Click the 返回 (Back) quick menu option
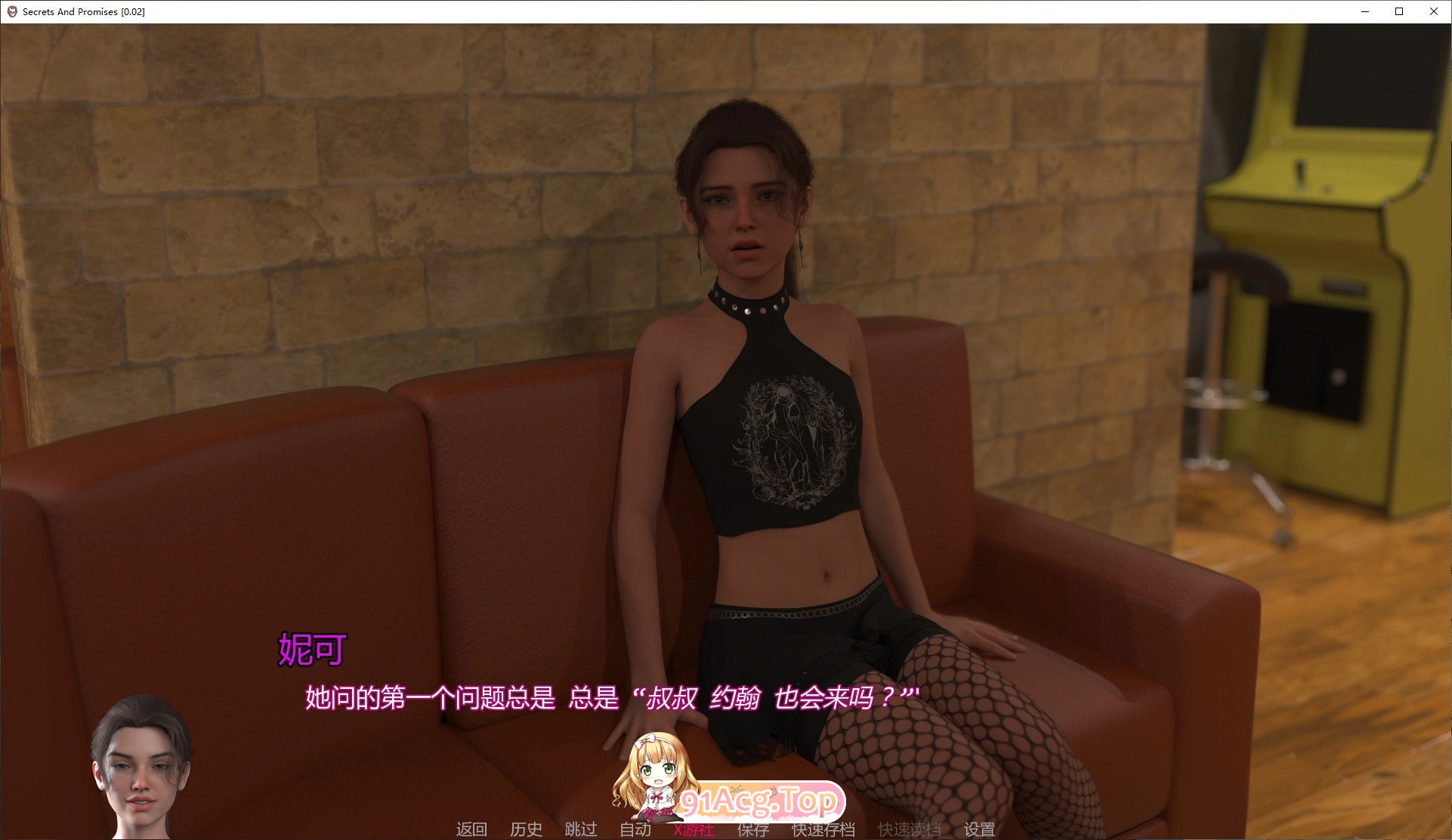The image size is (1452, 840). 470,829
